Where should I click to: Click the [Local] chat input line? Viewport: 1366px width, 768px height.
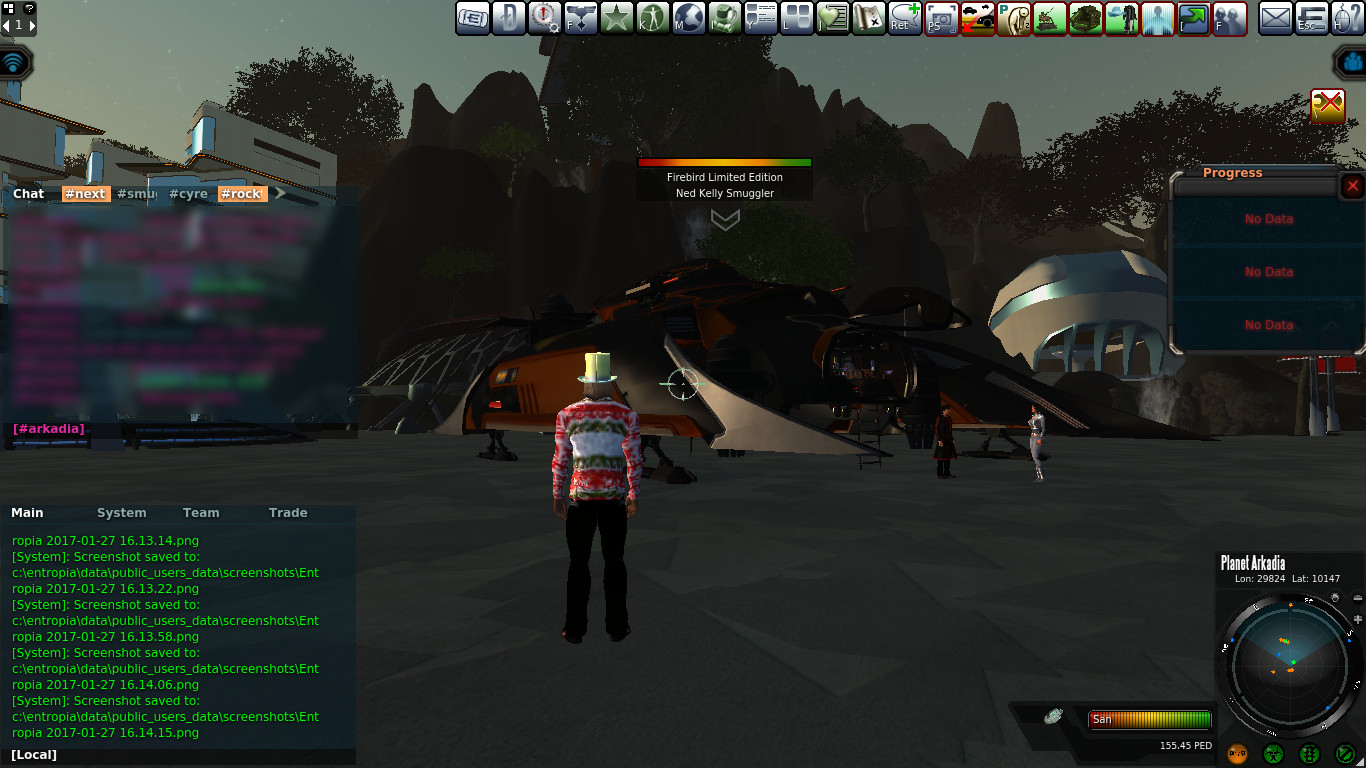tap(180, 755)
